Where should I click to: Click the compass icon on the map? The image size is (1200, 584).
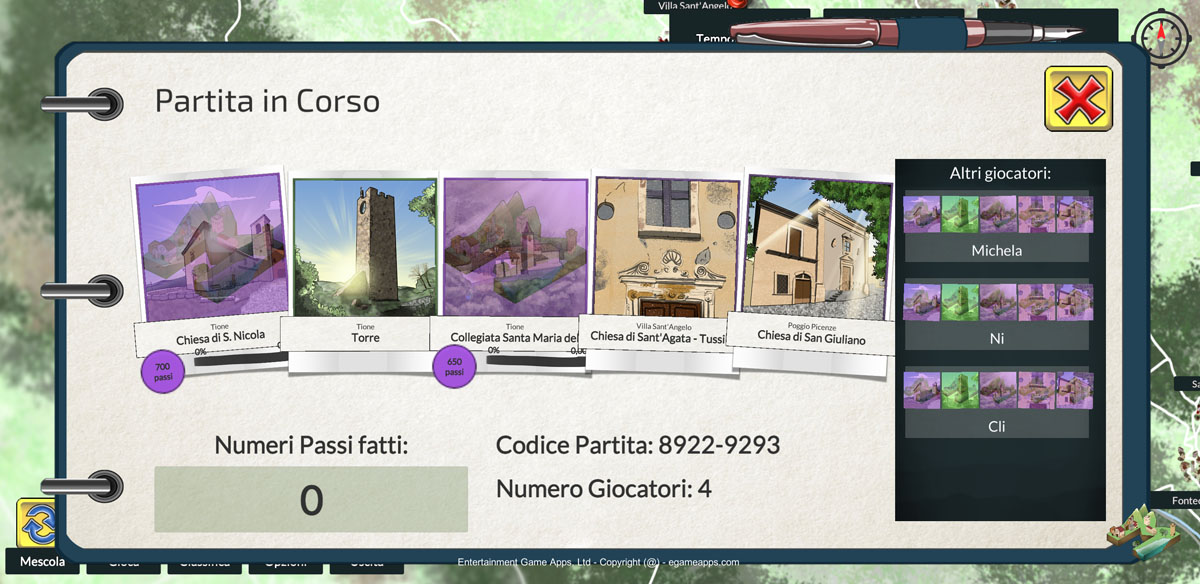1163,40
